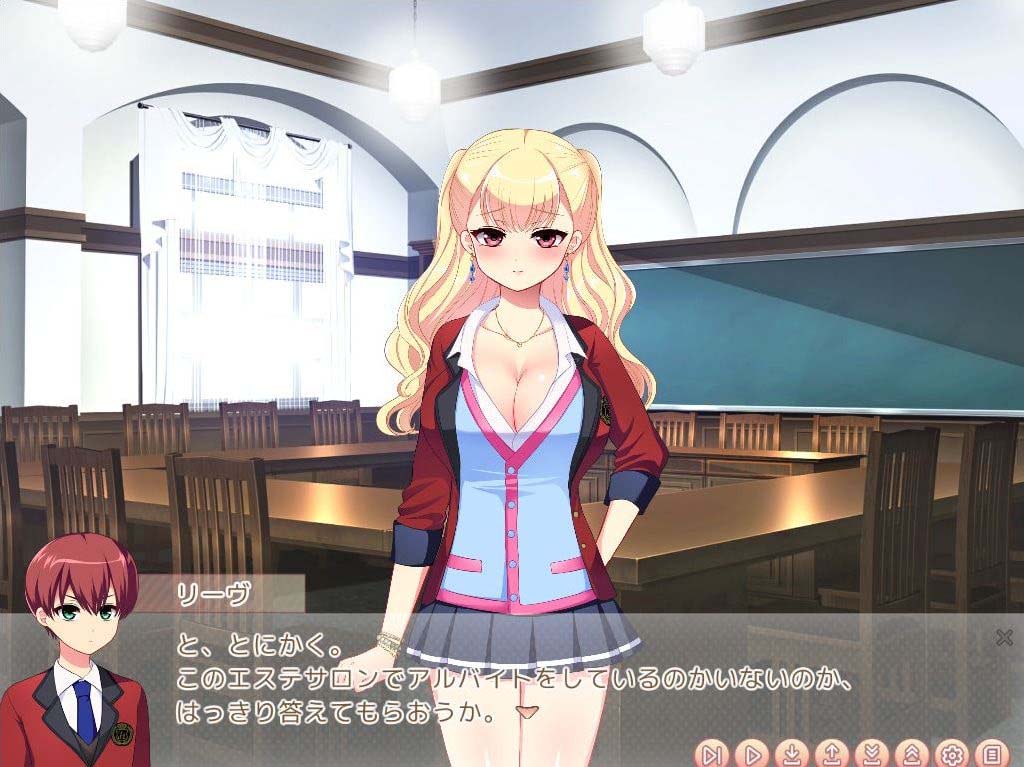Quick save using the double down-arrow button

(x=871, y=753)
